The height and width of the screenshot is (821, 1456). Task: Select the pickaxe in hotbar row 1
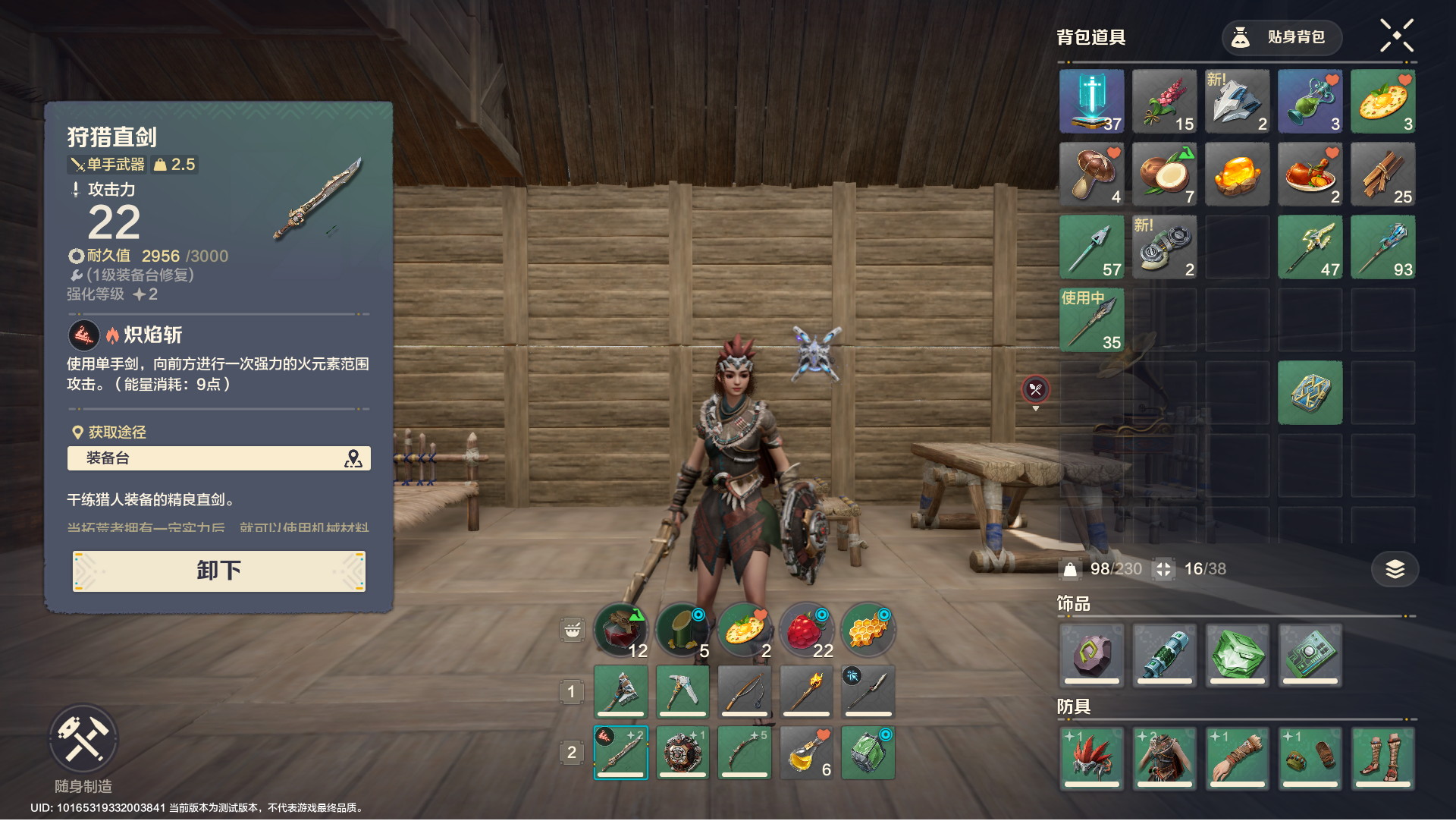[682, 691]
